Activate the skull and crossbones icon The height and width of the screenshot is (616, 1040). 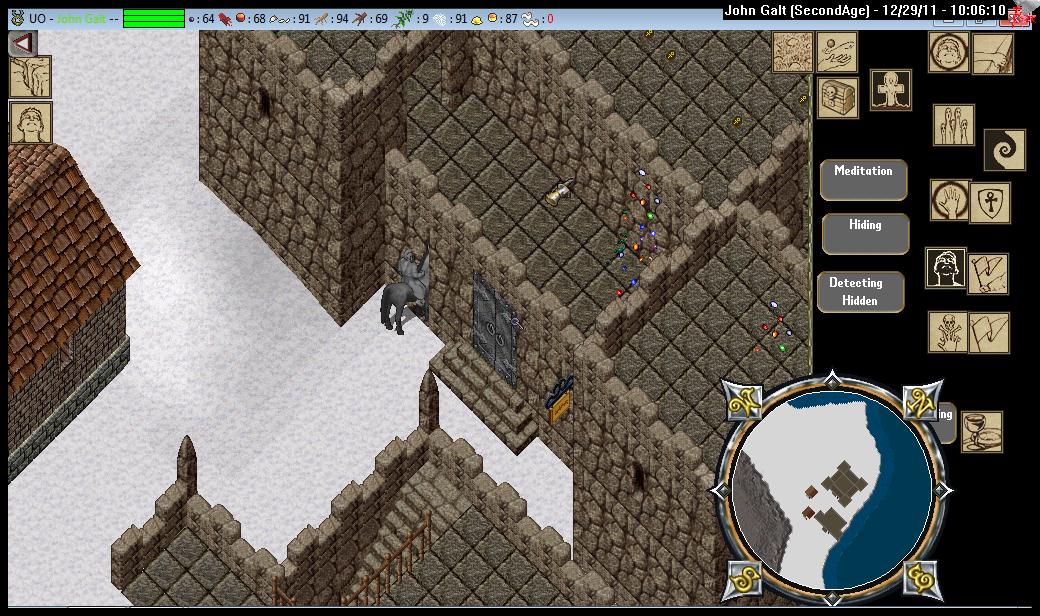click(948, 332)
